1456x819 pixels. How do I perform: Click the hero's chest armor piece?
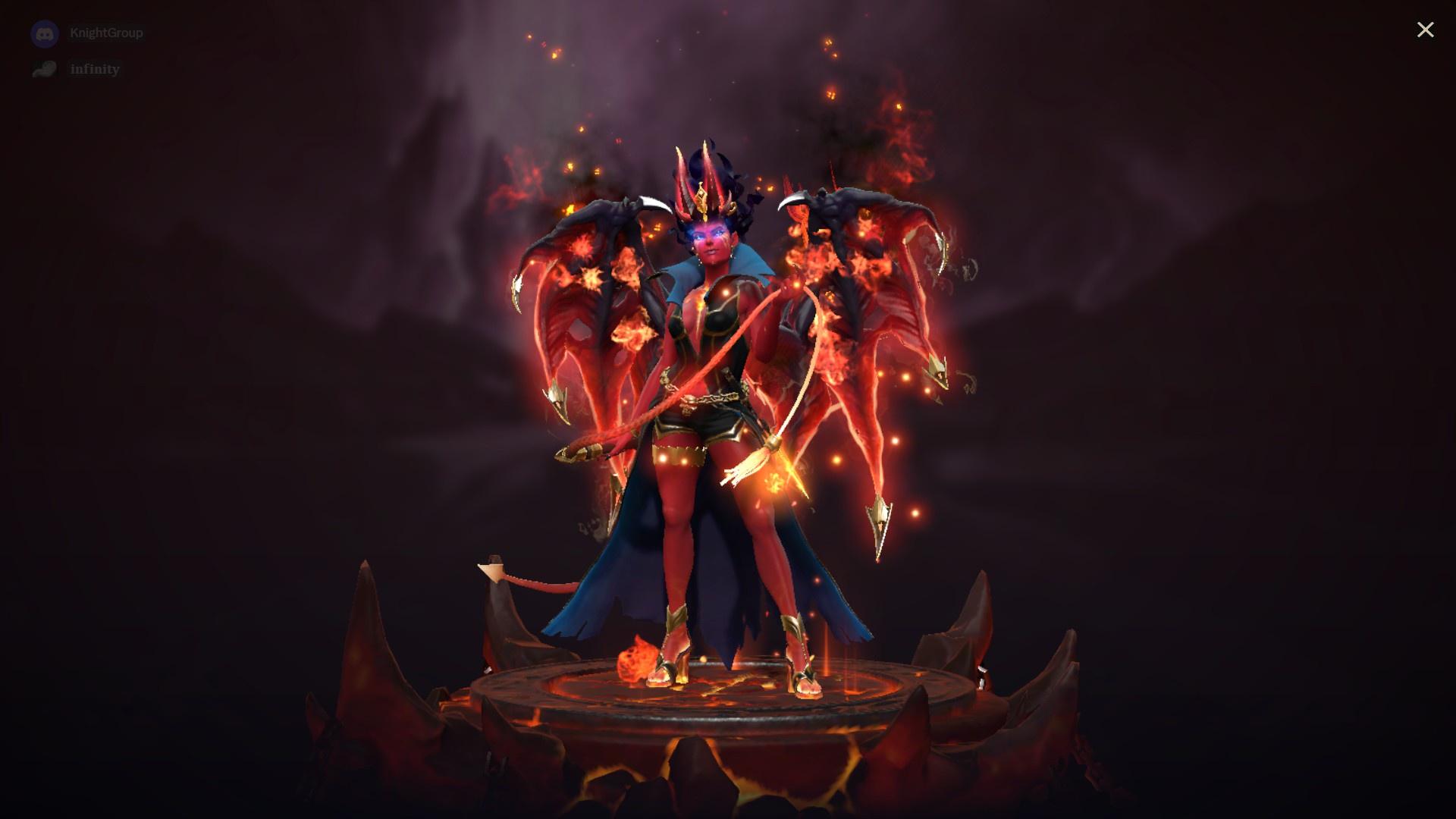point(720,318)
